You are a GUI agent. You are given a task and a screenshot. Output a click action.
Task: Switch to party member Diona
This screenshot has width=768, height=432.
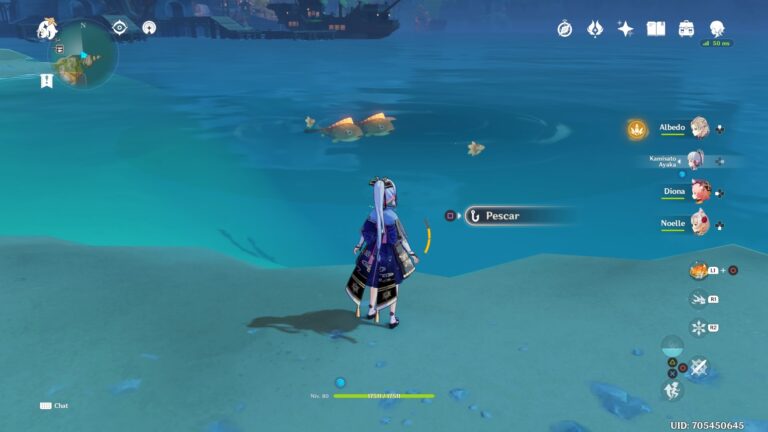pyautogui.click(x=699, y=191)
